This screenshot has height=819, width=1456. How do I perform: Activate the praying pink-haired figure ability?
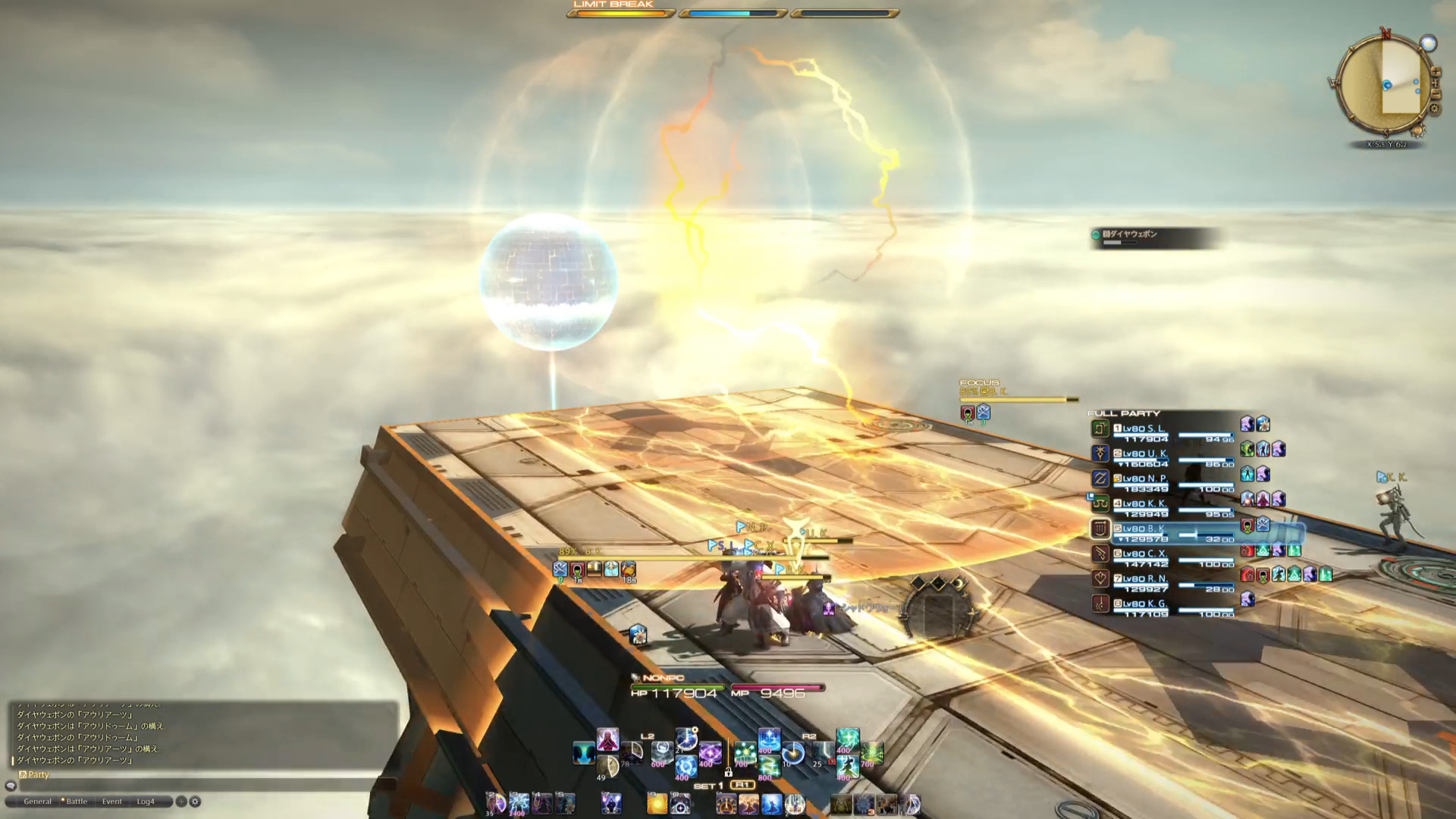coord(607,739)
